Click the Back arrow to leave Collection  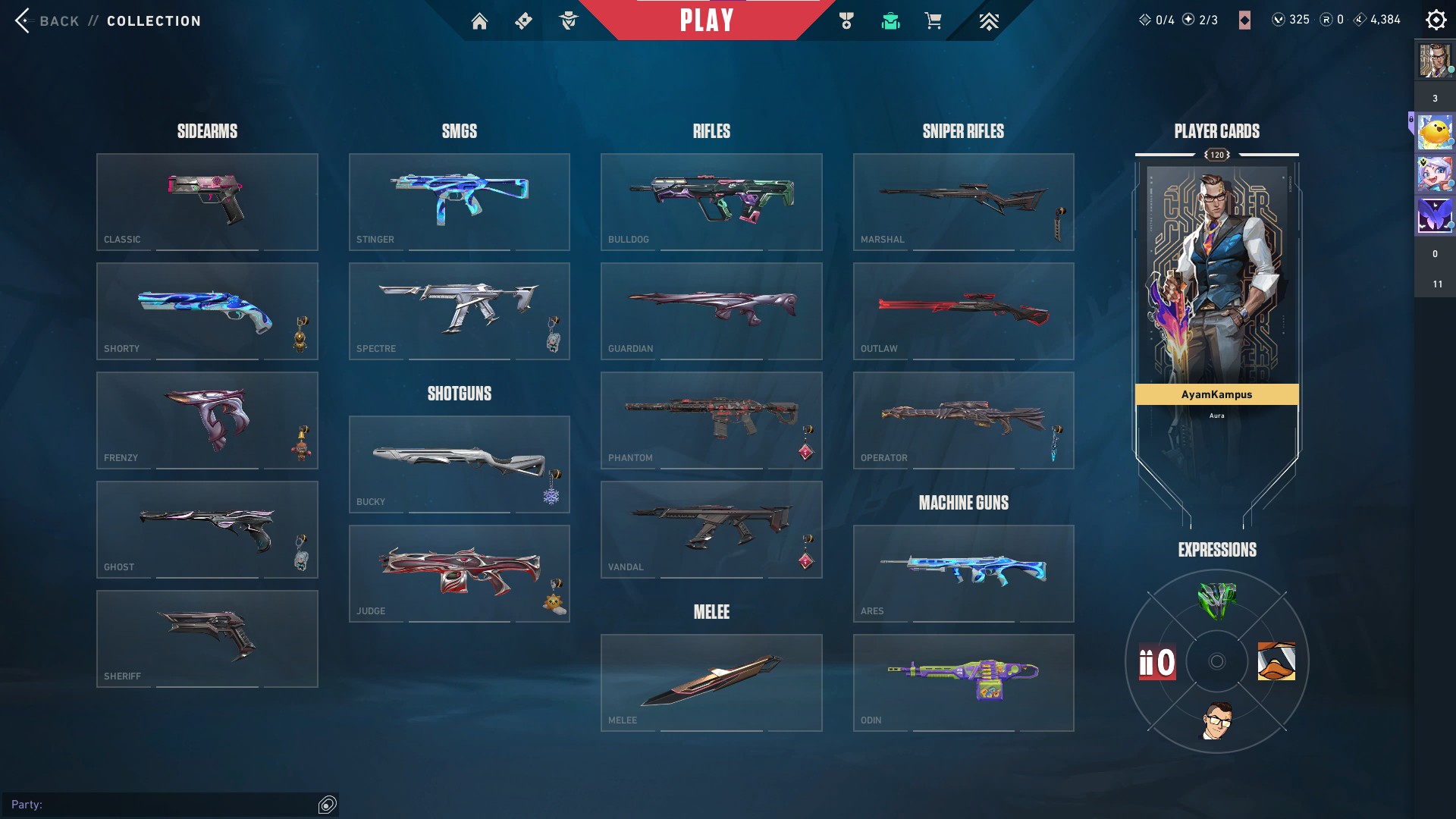point(23,20)
